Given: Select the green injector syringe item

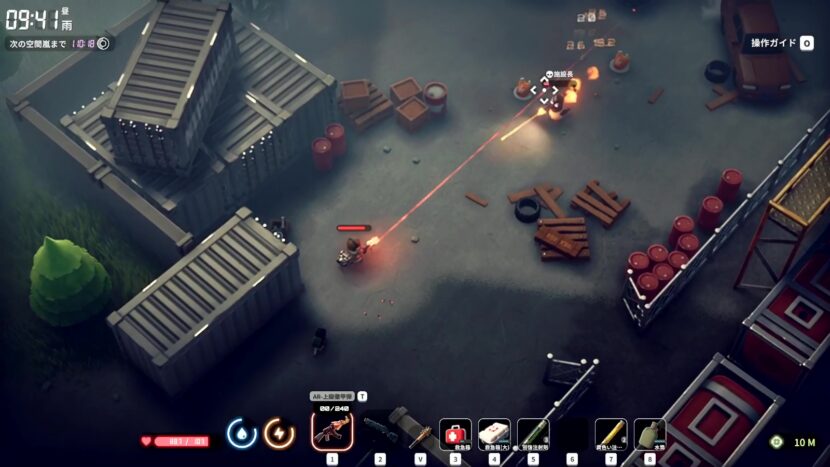Looking at the screenshot, I should click(x=533, y=434).
